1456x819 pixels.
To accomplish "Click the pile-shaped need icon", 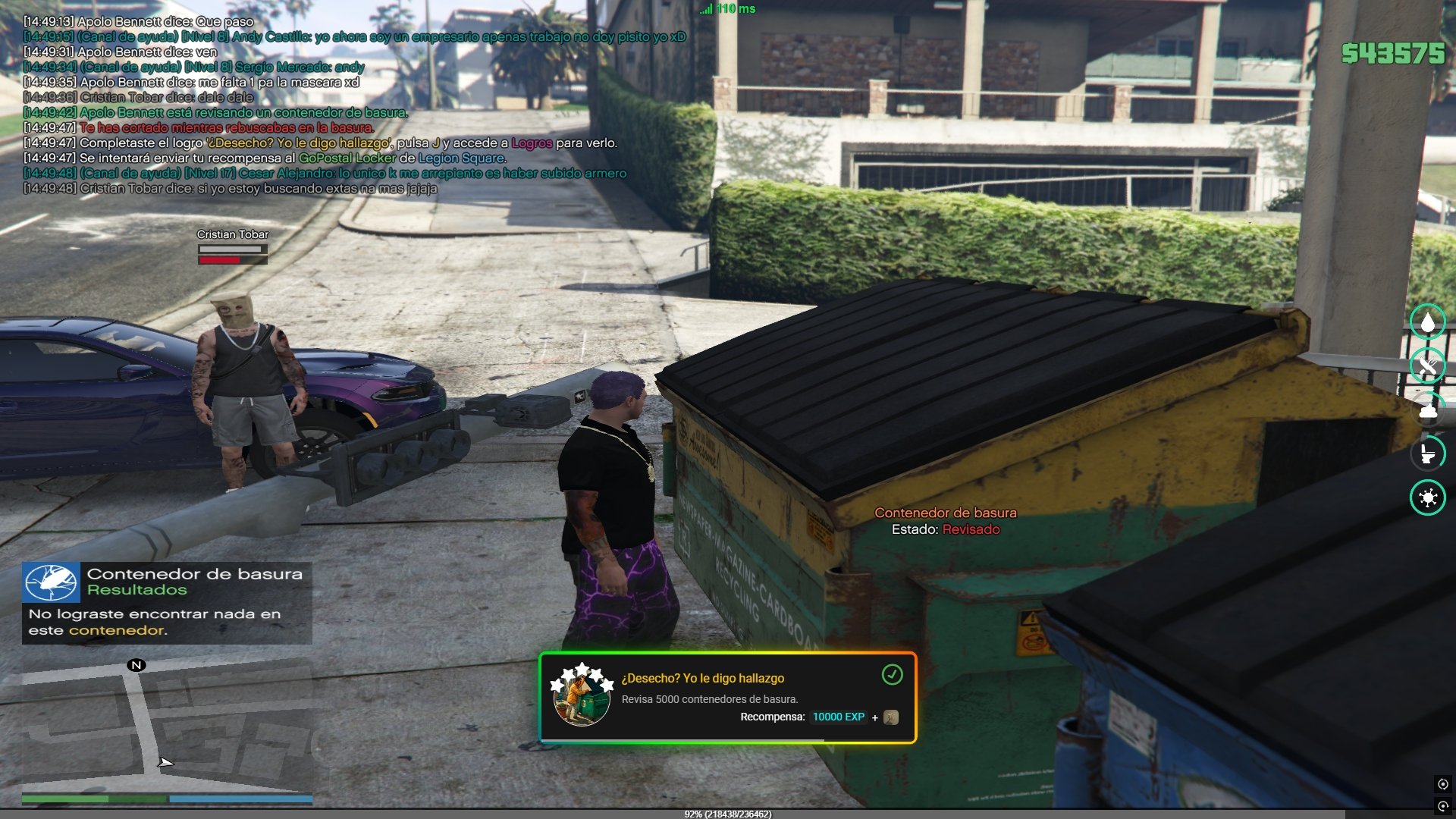I will [x=1427, y=410].
